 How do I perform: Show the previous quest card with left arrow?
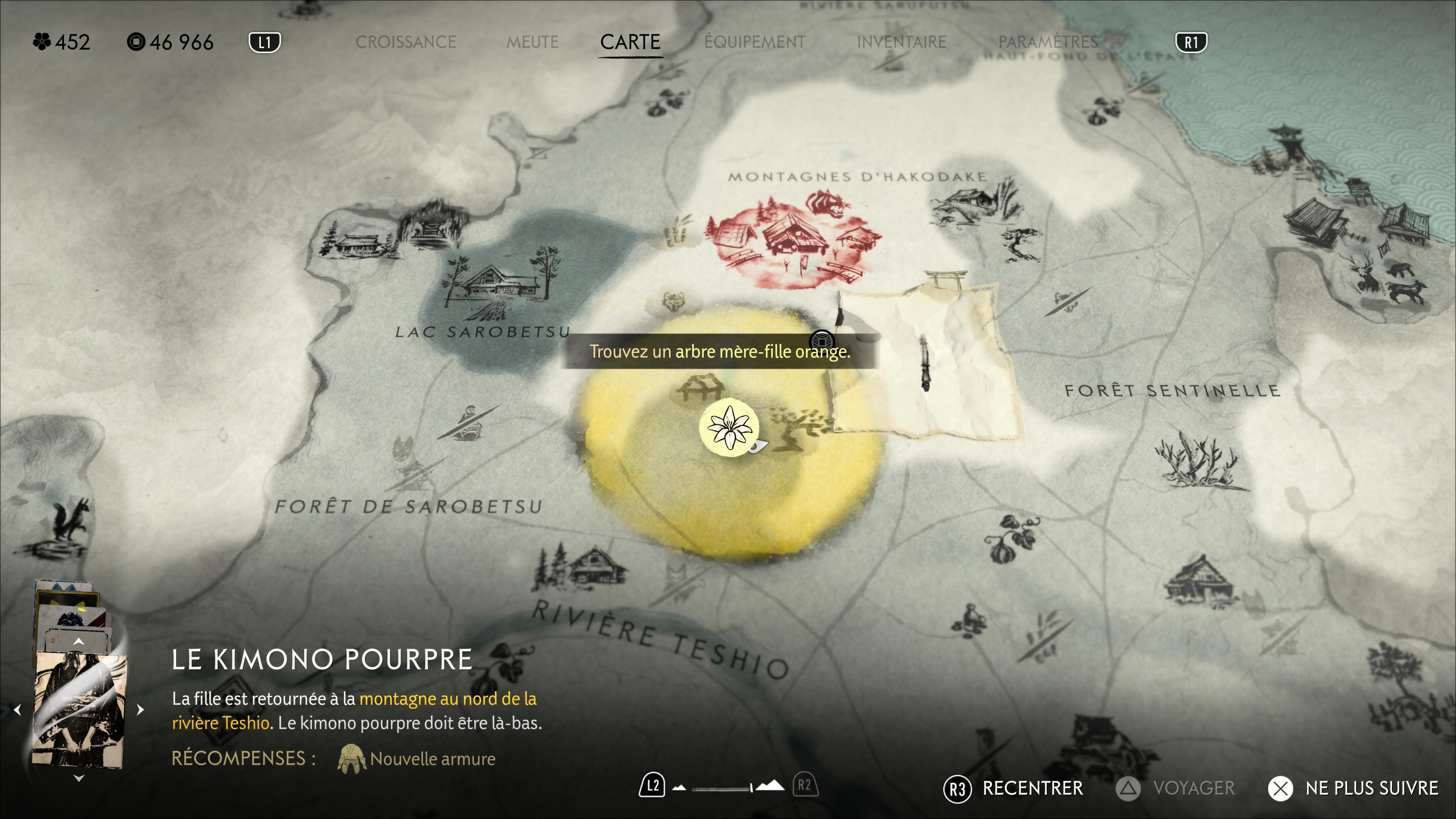(17, 709)
